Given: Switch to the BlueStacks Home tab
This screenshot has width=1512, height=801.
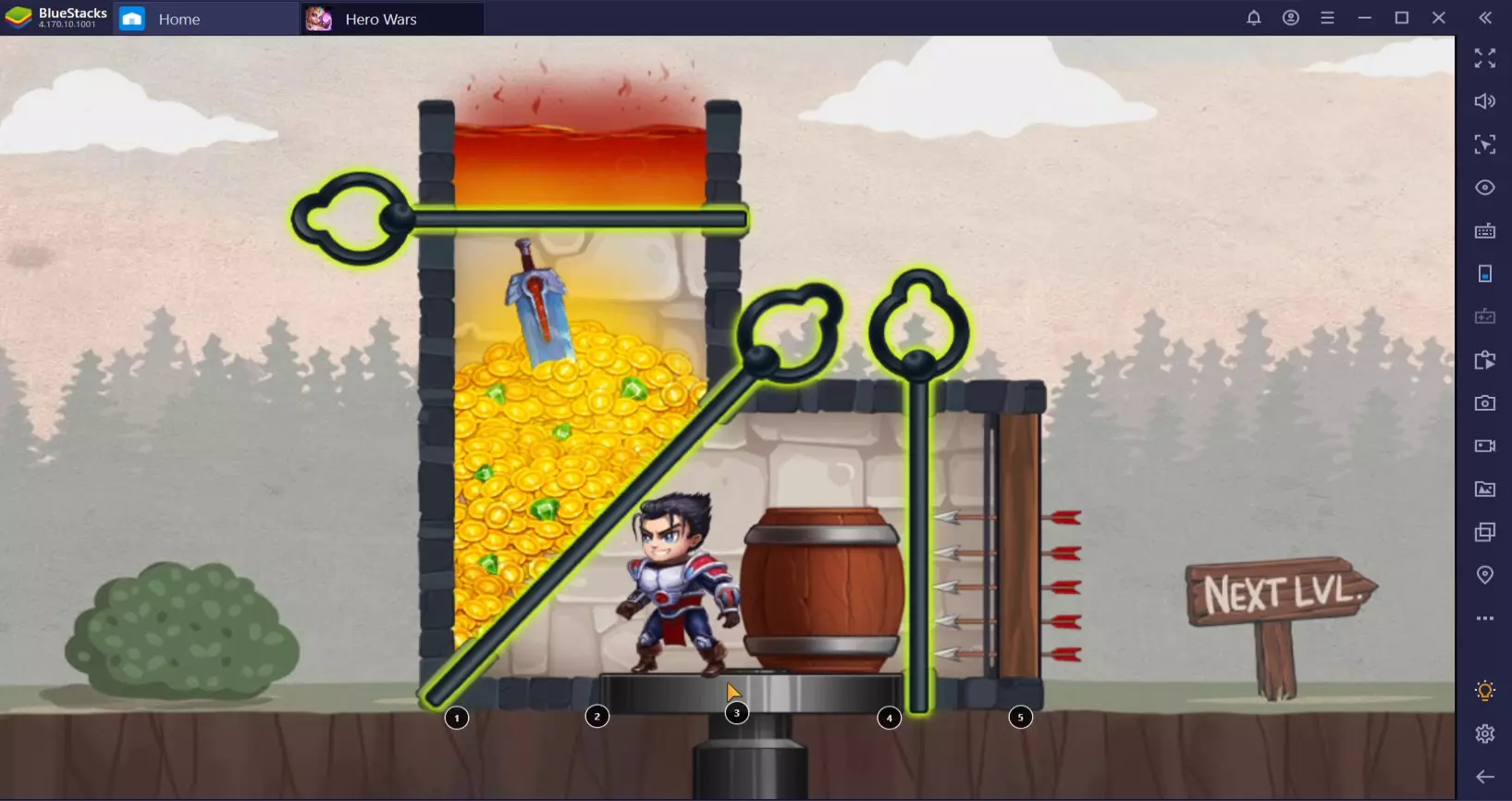Looking at the screenshot, I should coord(178,18).
